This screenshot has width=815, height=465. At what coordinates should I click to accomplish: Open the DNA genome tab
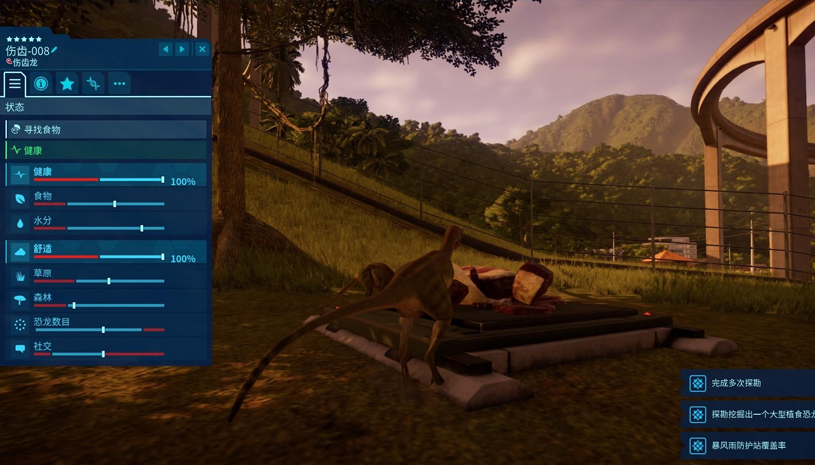click(93, 84)
